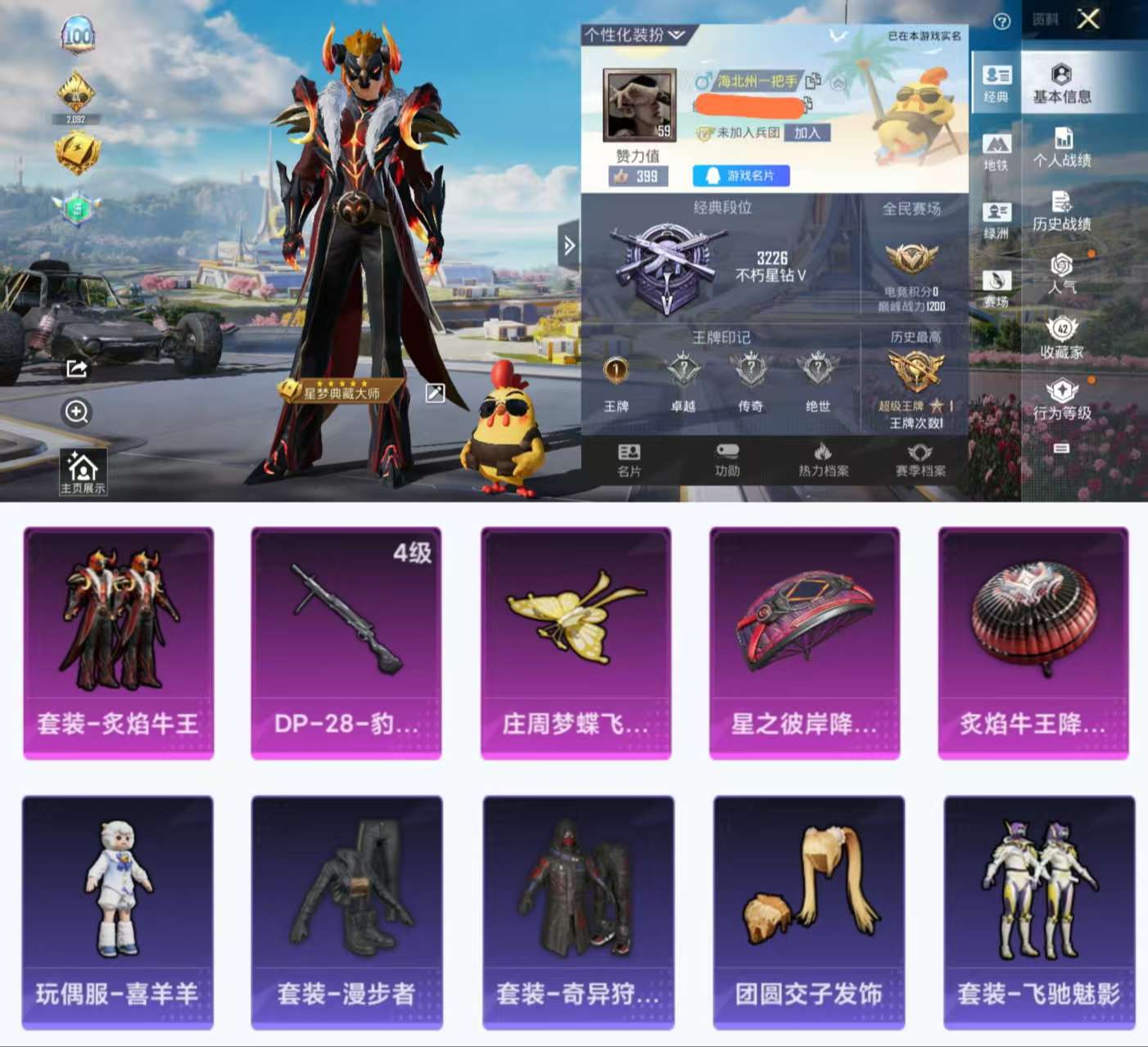1148x1047 pixels.
Task: Open the 收藏家 collector panel
Action: click(x=1062, y=337)
